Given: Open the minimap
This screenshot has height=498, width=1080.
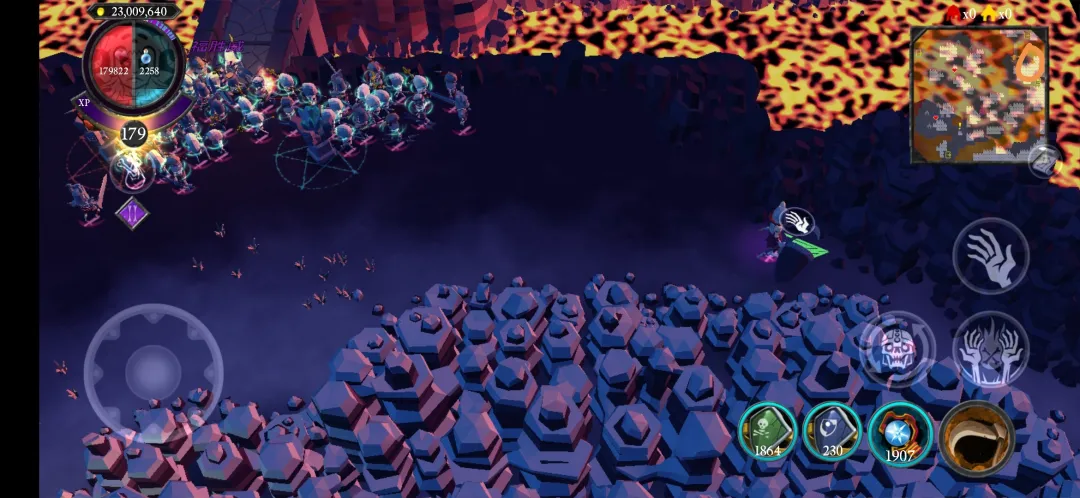Looking at the screenshot, I should [x=978, y=95].
